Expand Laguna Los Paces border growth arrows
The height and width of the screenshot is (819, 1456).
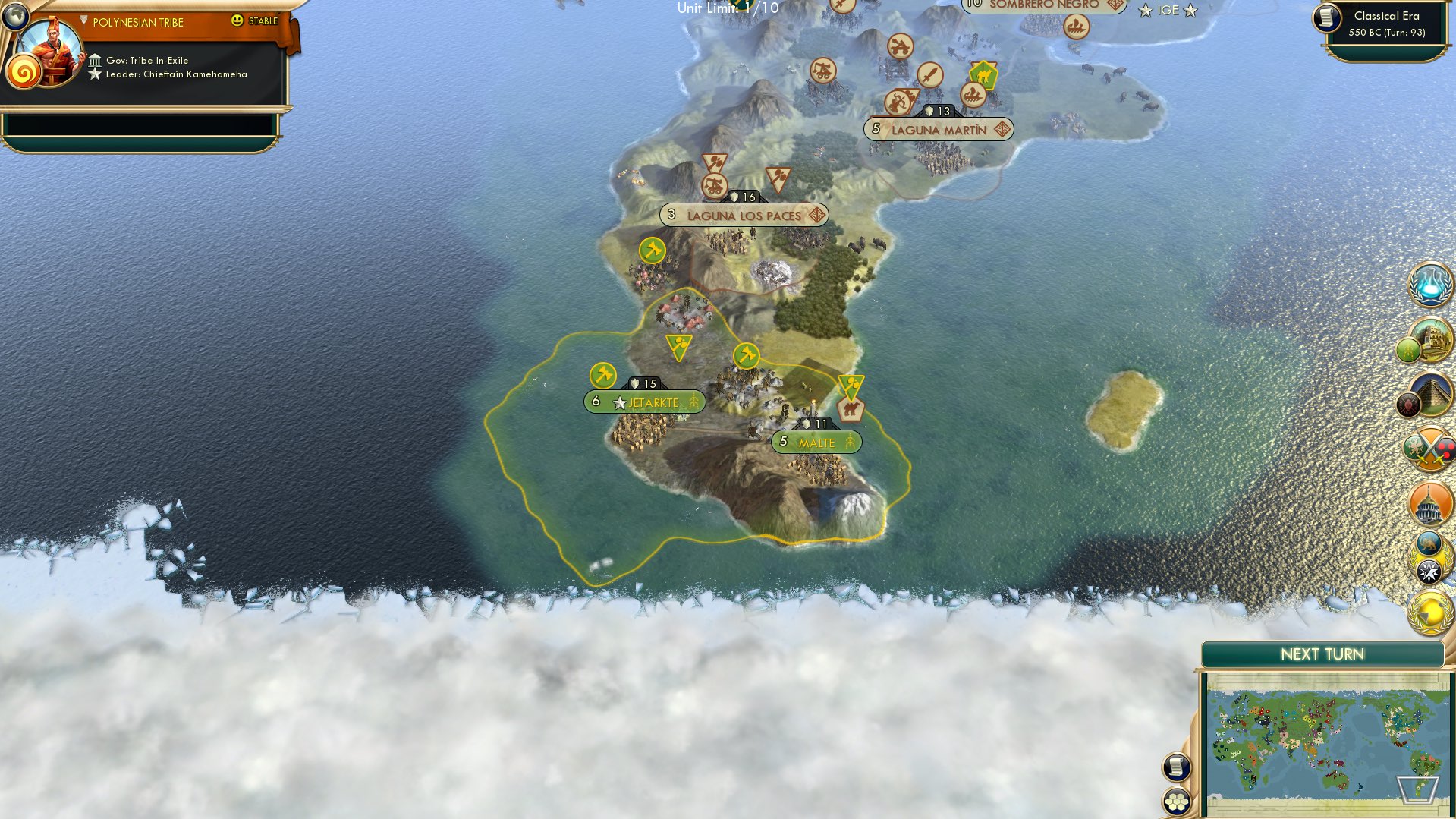point(817,216)
